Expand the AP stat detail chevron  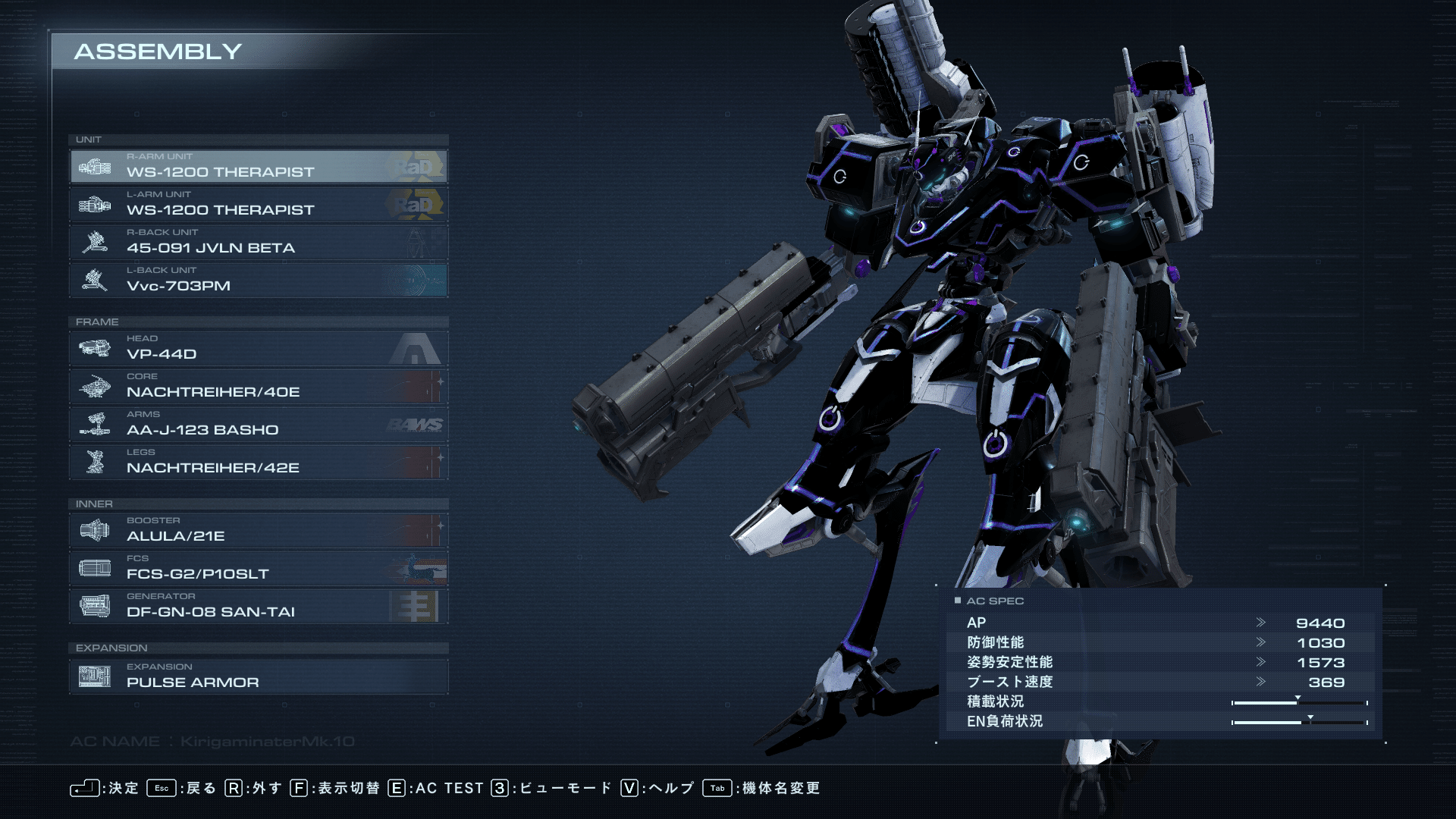click(1262, 622)
